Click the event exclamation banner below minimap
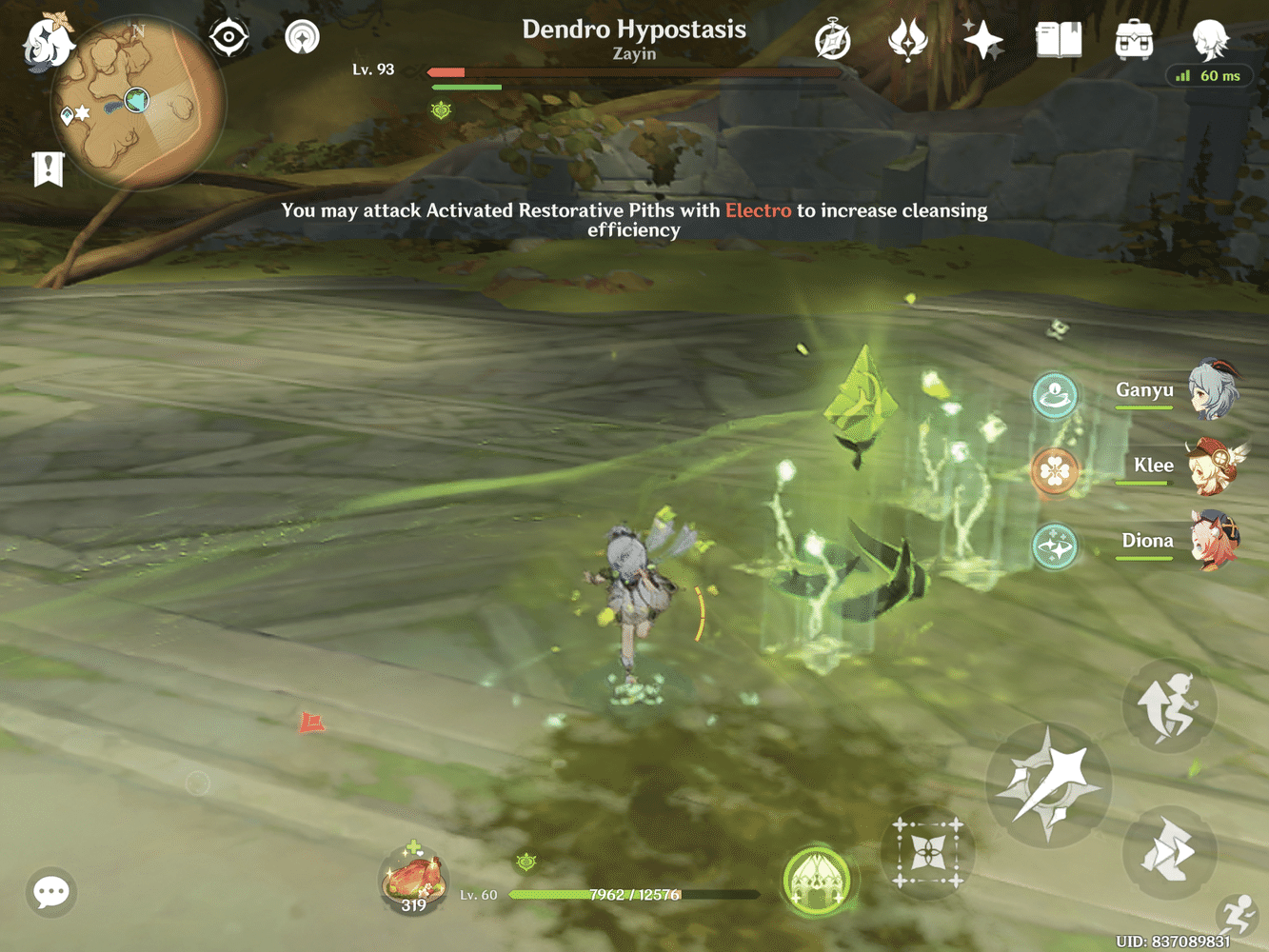1269x952 pixels. (x=49, y=169)
